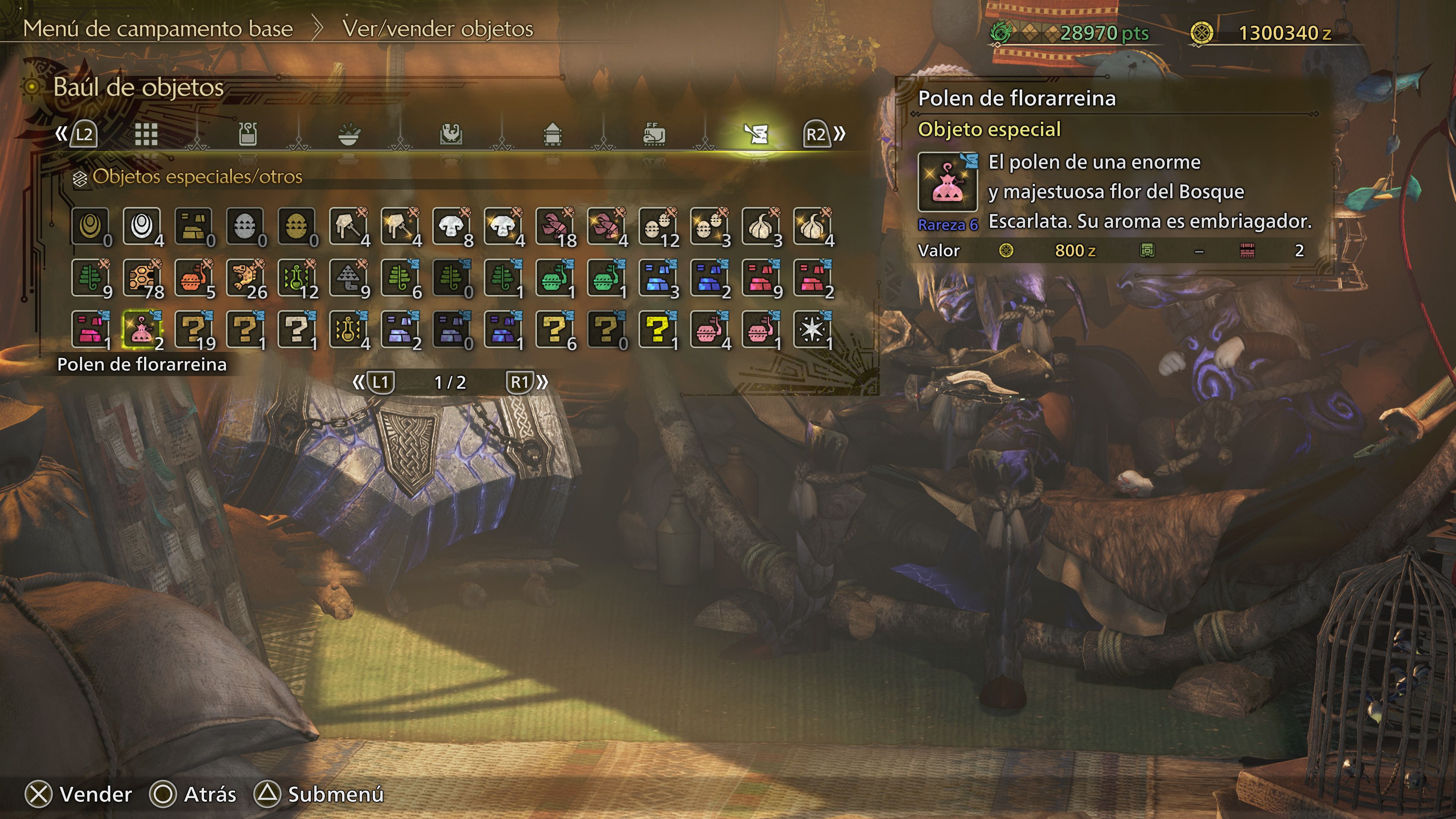This screenshot has width=1456, height=819.
Task: Select the flask consumables category icon
Action: 249,134
